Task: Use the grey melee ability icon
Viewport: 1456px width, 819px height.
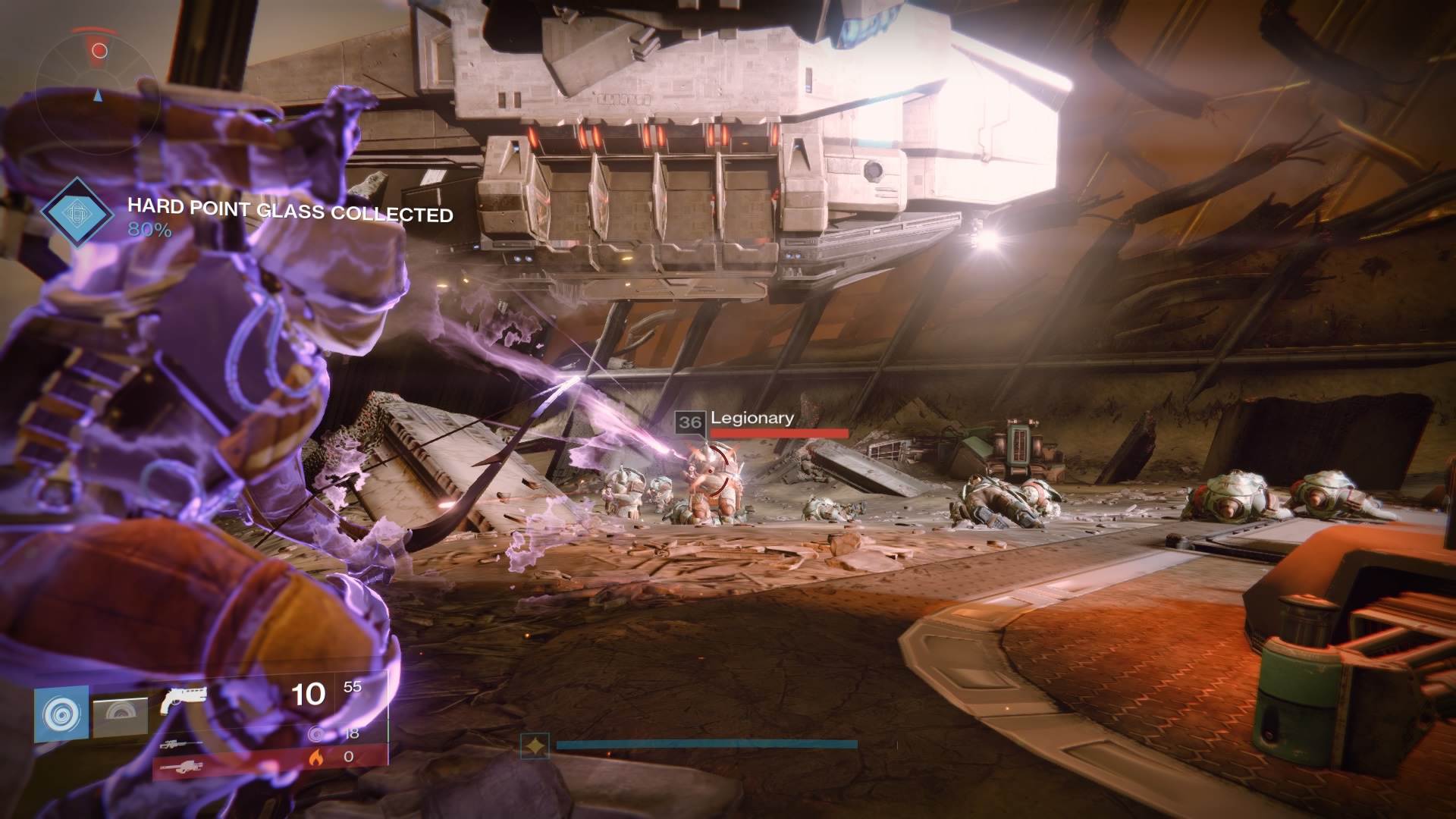Action: click(121, 717)
